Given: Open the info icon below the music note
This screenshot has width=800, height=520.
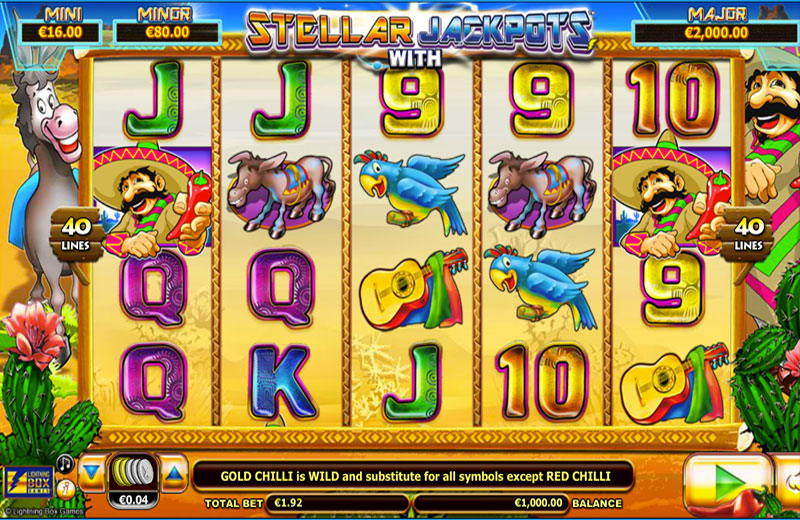Looking at the screenshot, I should [x=65, y=490].
